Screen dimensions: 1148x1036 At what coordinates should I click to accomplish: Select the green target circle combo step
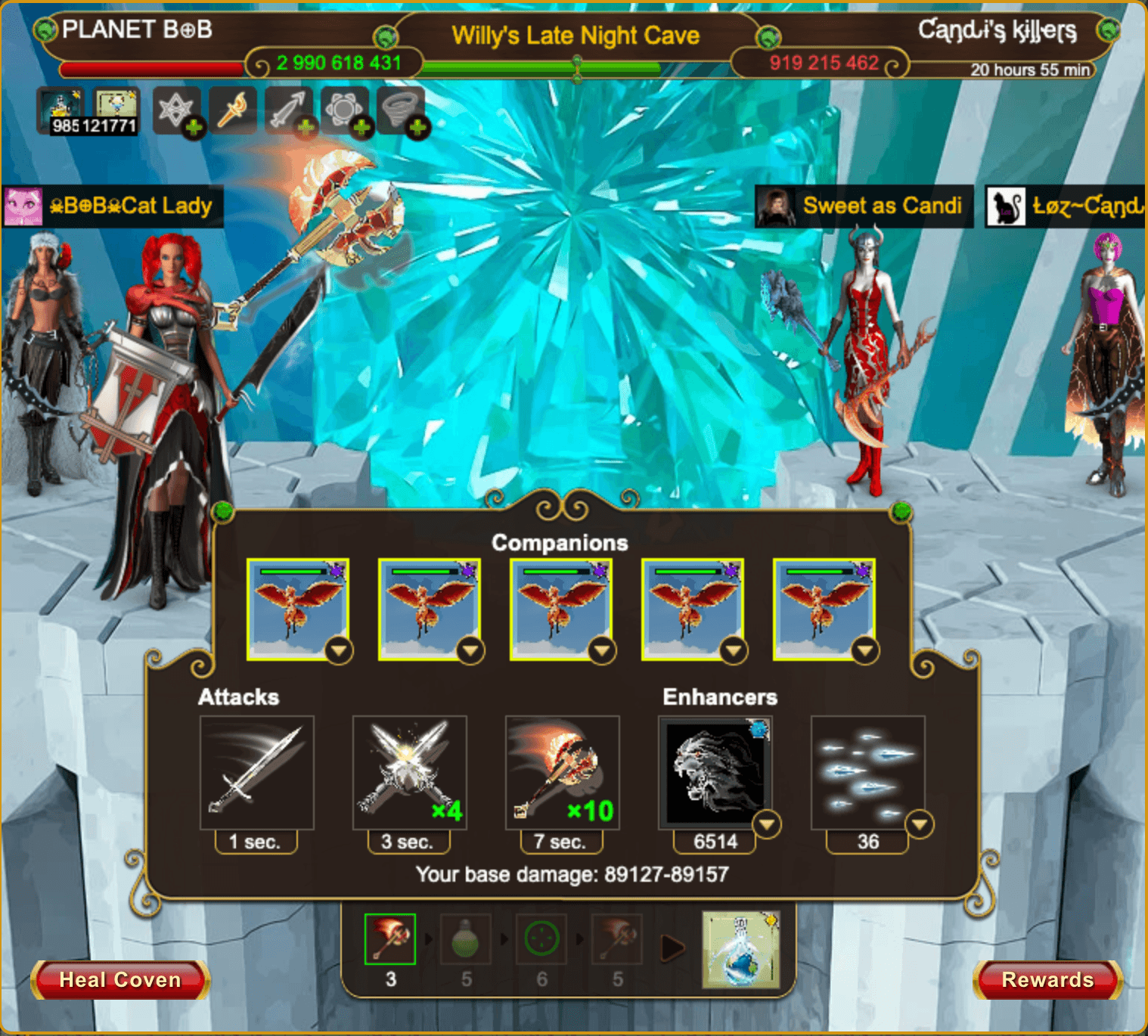click(x=541, y=939)
